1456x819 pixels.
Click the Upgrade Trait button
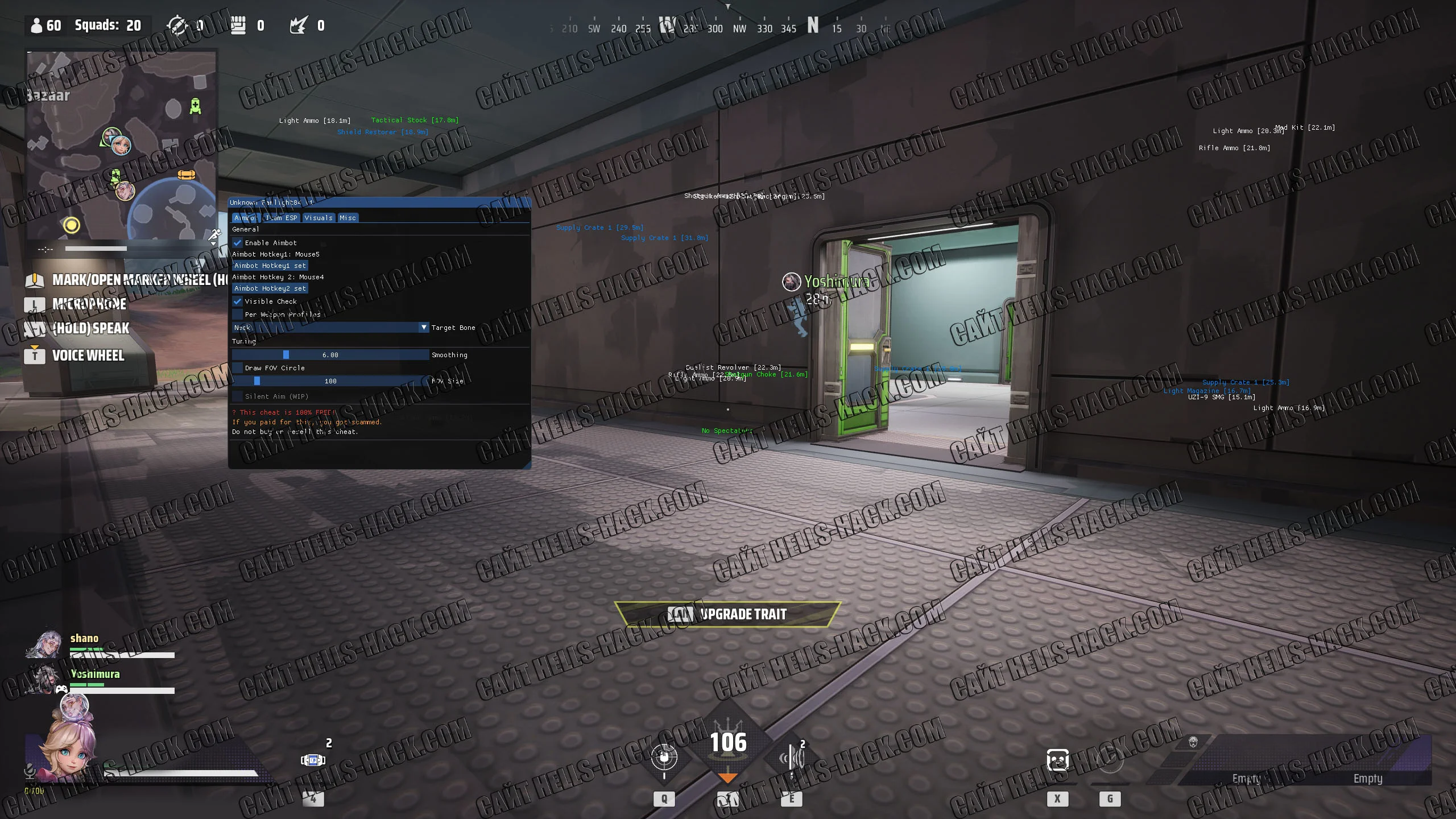727,614
